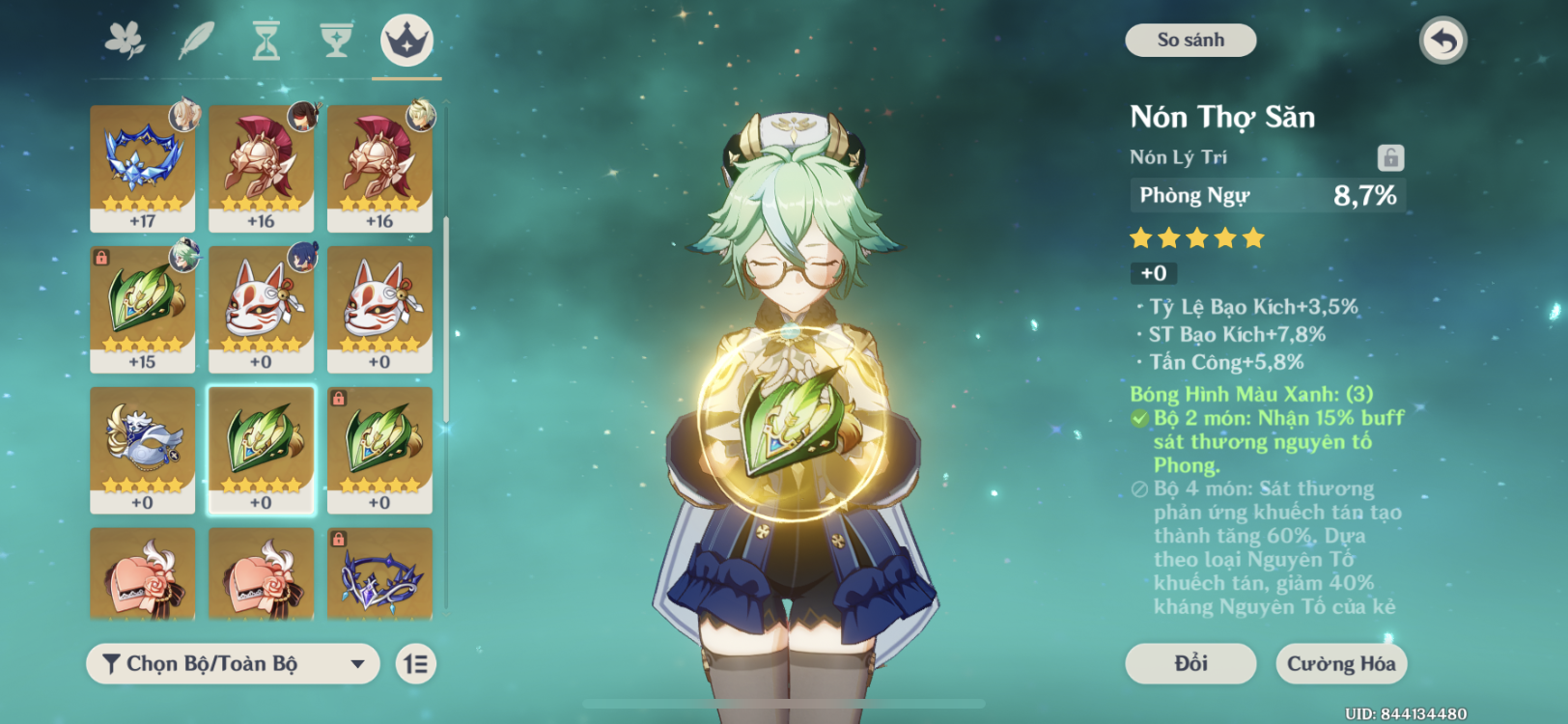The height and width of the screenshot is (724, 1568).
Task: Open the So sánh comparison button
Action: [1190, 41]
